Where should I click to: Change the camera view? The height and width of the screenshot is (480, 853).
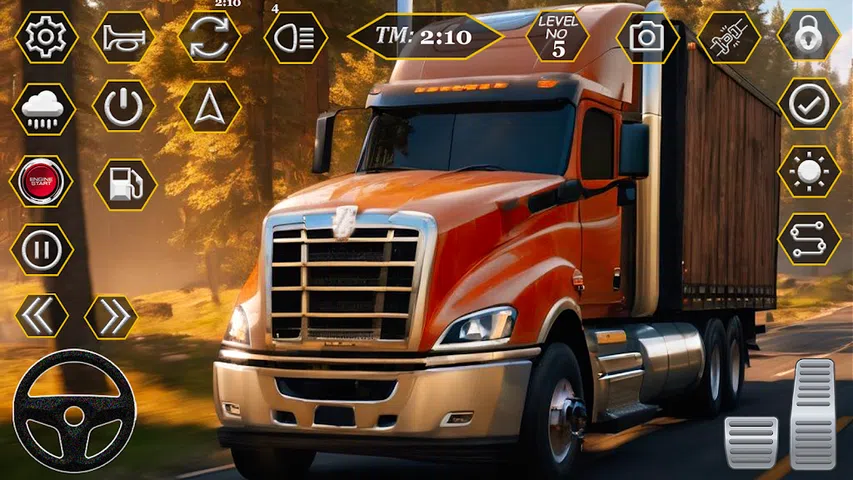coord(647,38)
